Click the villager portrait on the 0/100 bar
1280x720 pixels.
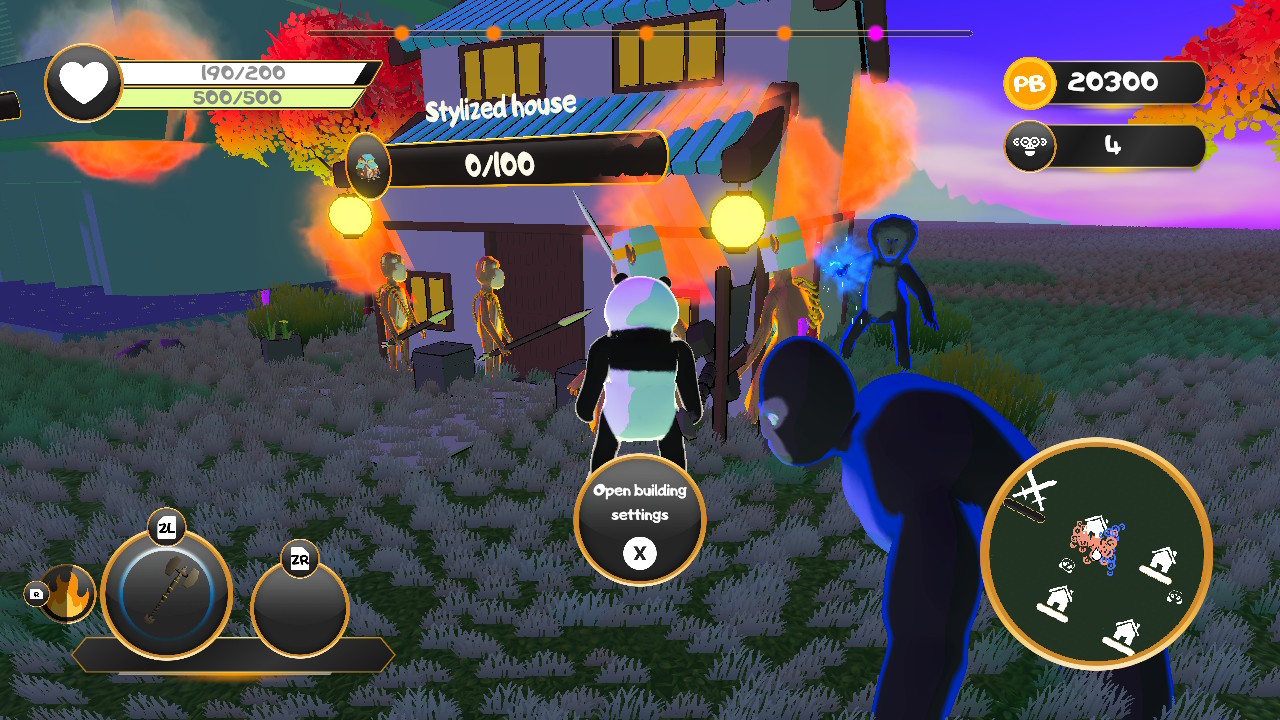click(368, 166)
